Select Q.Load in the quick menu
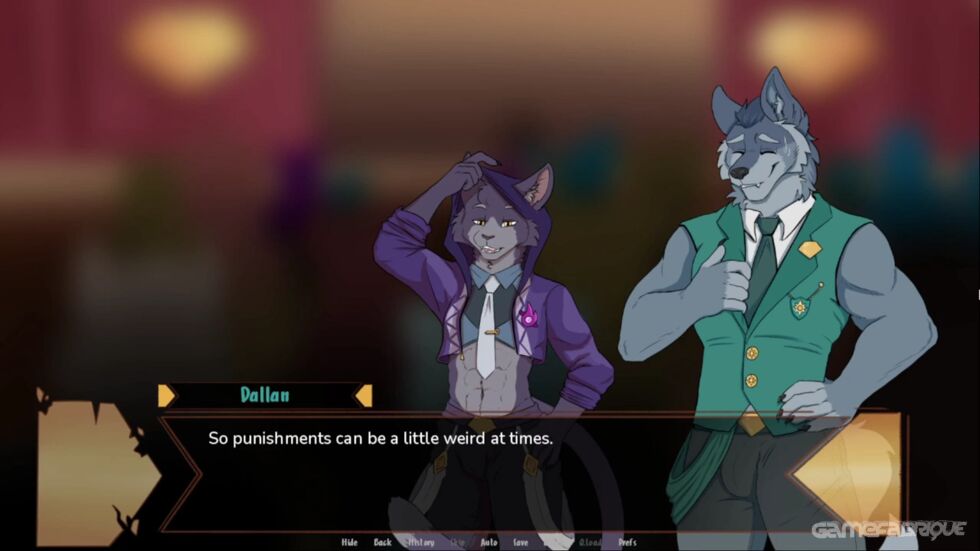Image resolution: width=980 pixels, height=551 pixels. 589,542
